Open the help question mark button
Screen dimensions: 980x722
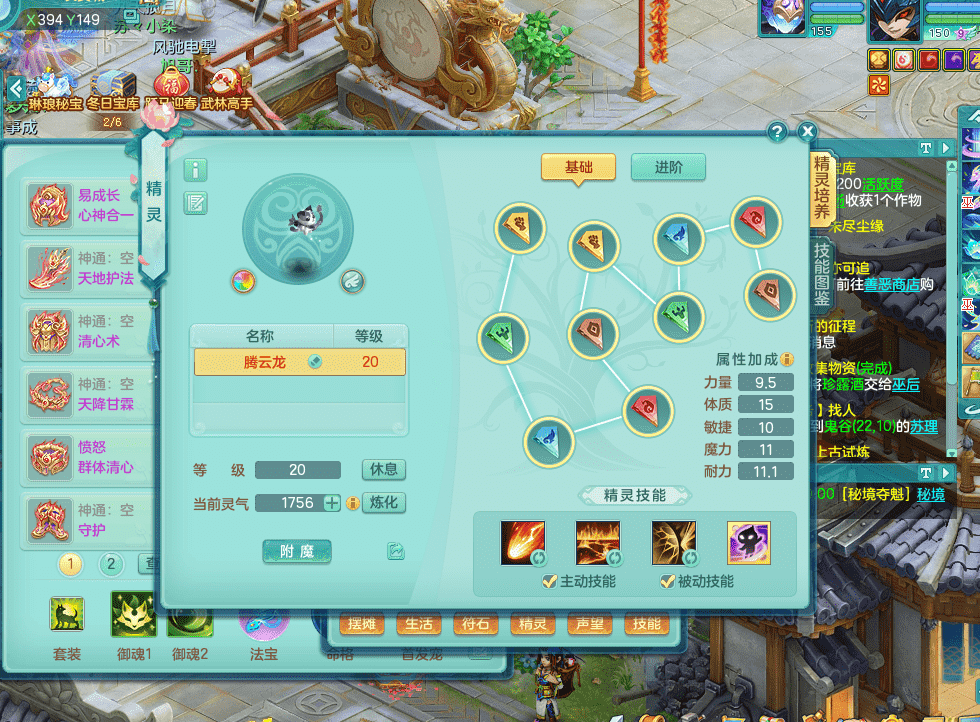tap(777, 132)
